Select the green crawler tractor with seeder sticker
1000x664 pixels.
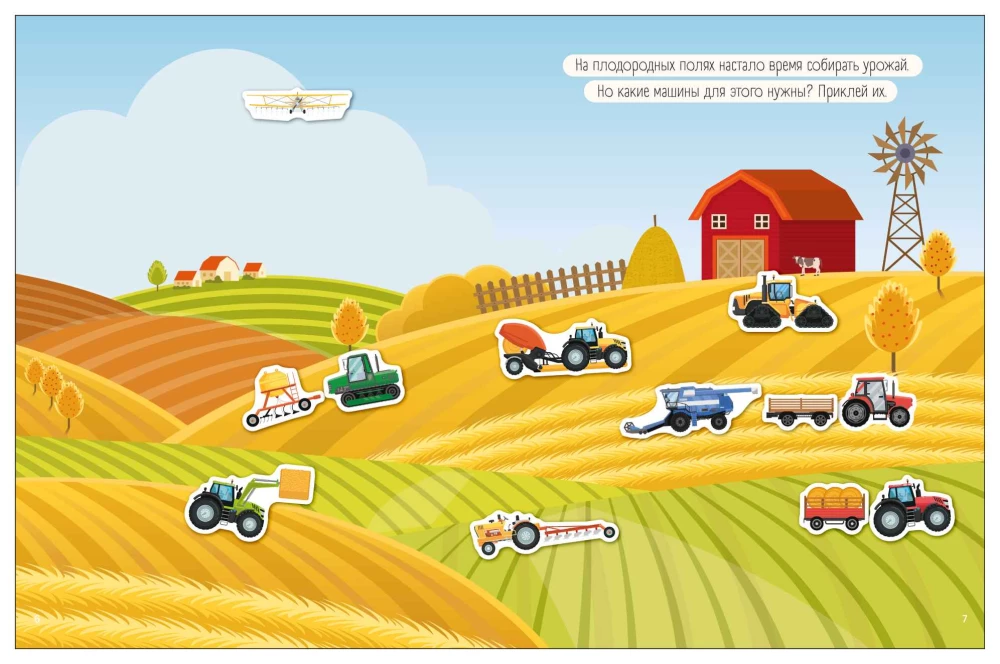pos(325,390)
